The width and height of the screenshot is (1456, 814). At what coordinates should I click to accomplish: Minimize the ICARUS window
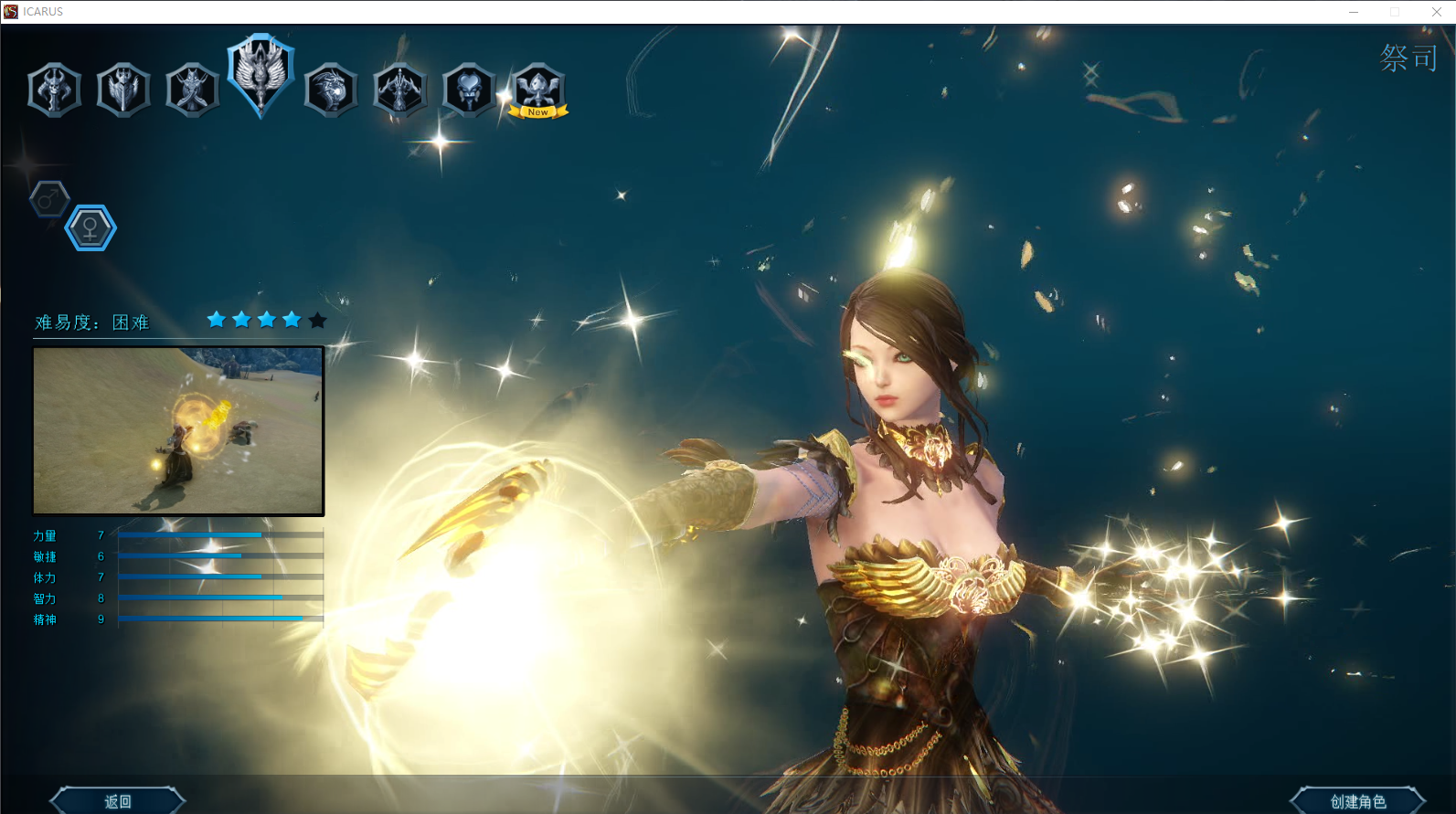(x=1354, y=12)
